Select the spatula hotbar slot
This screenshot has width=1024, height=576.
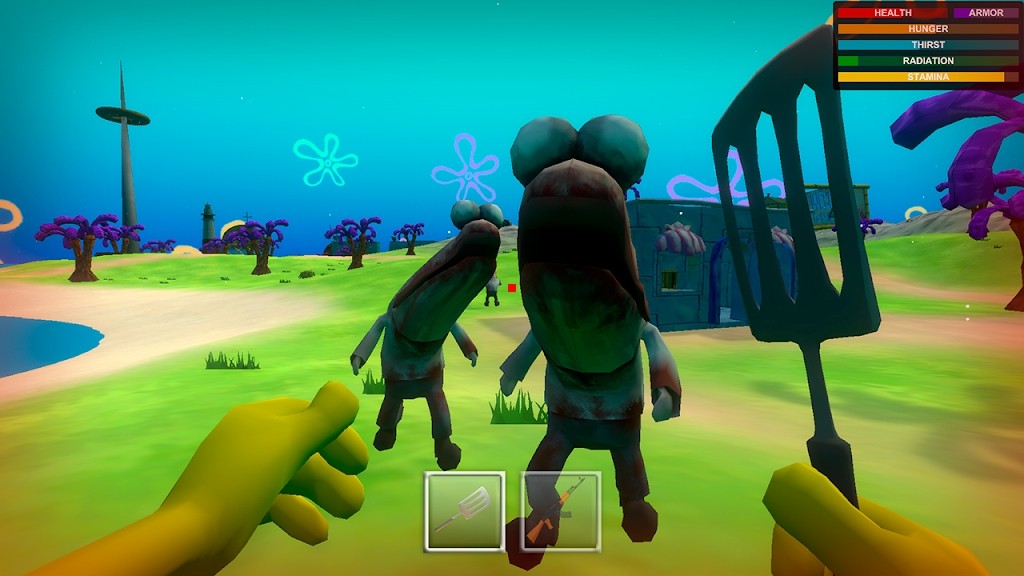[x=465, y=511]
